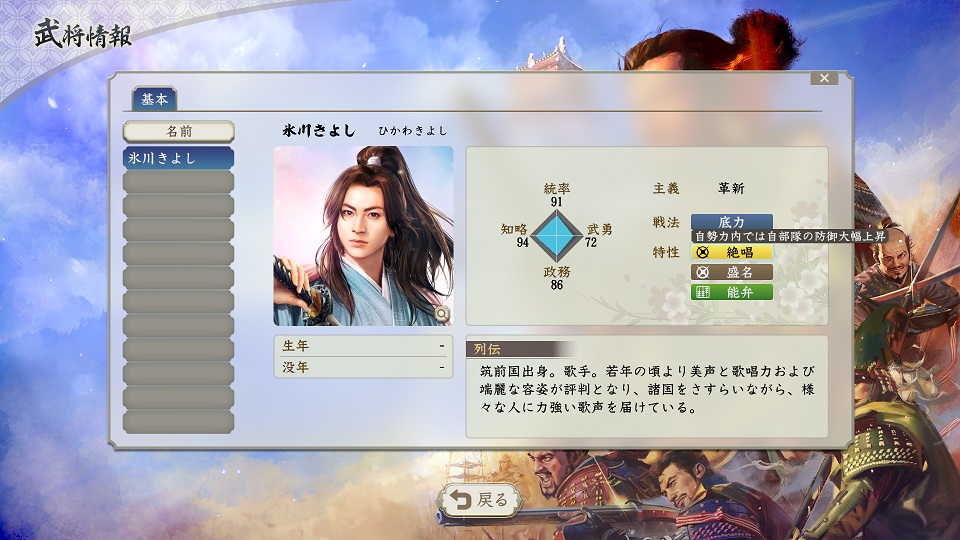Select the 盛名 trait

(731, 272)
